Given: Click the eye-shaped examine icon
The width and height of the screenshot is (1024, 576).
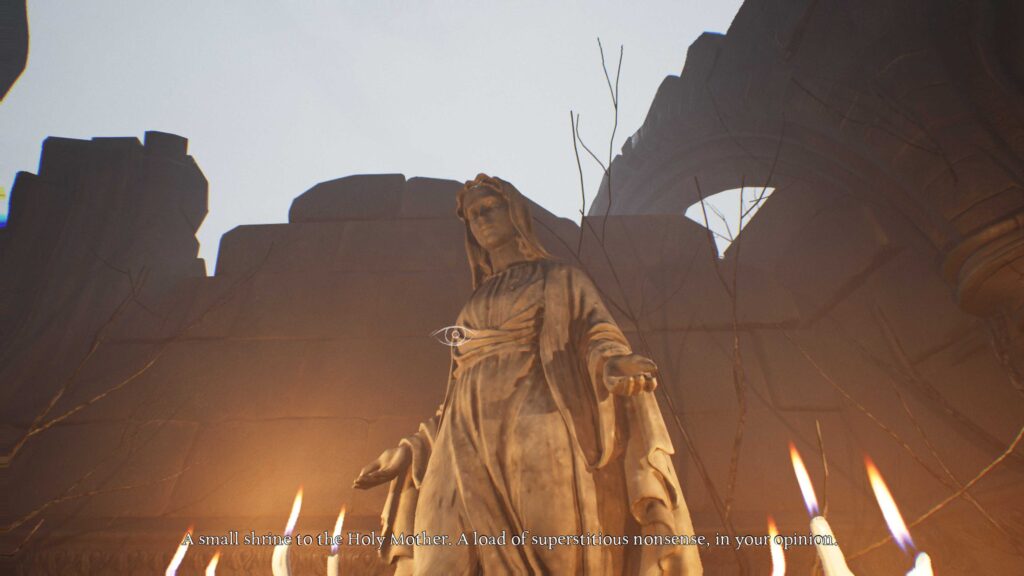Looking at the screenshot, I should (x=453, y=335).
